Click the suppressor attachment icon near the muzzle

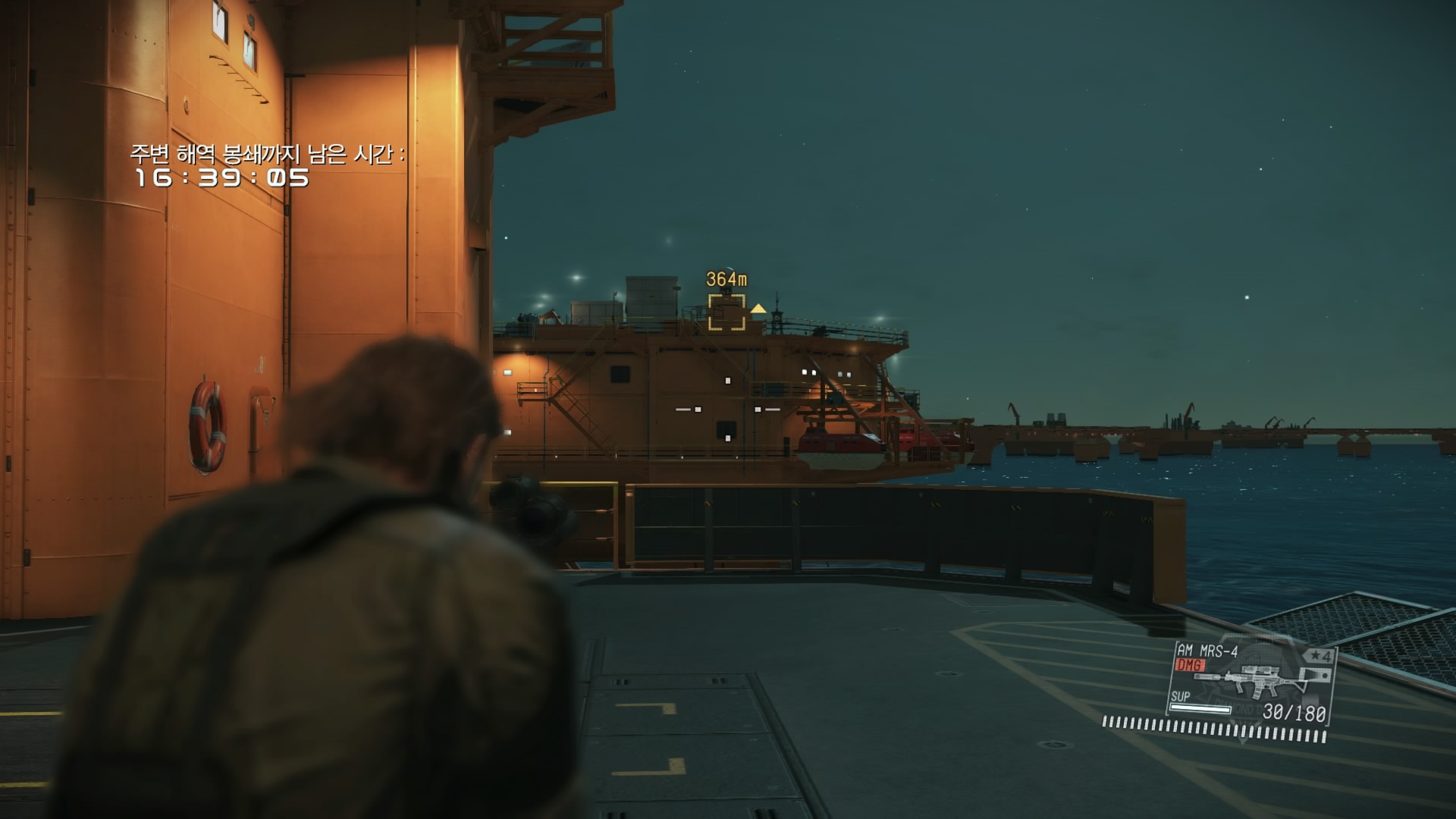click(1208, 676)
